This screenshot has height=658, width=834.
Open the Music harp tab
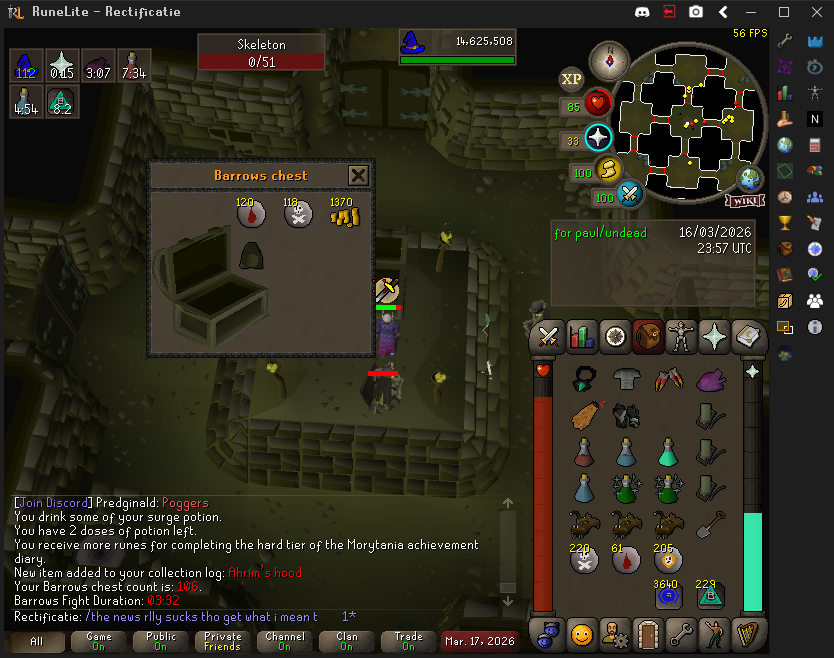pos(747,633)
